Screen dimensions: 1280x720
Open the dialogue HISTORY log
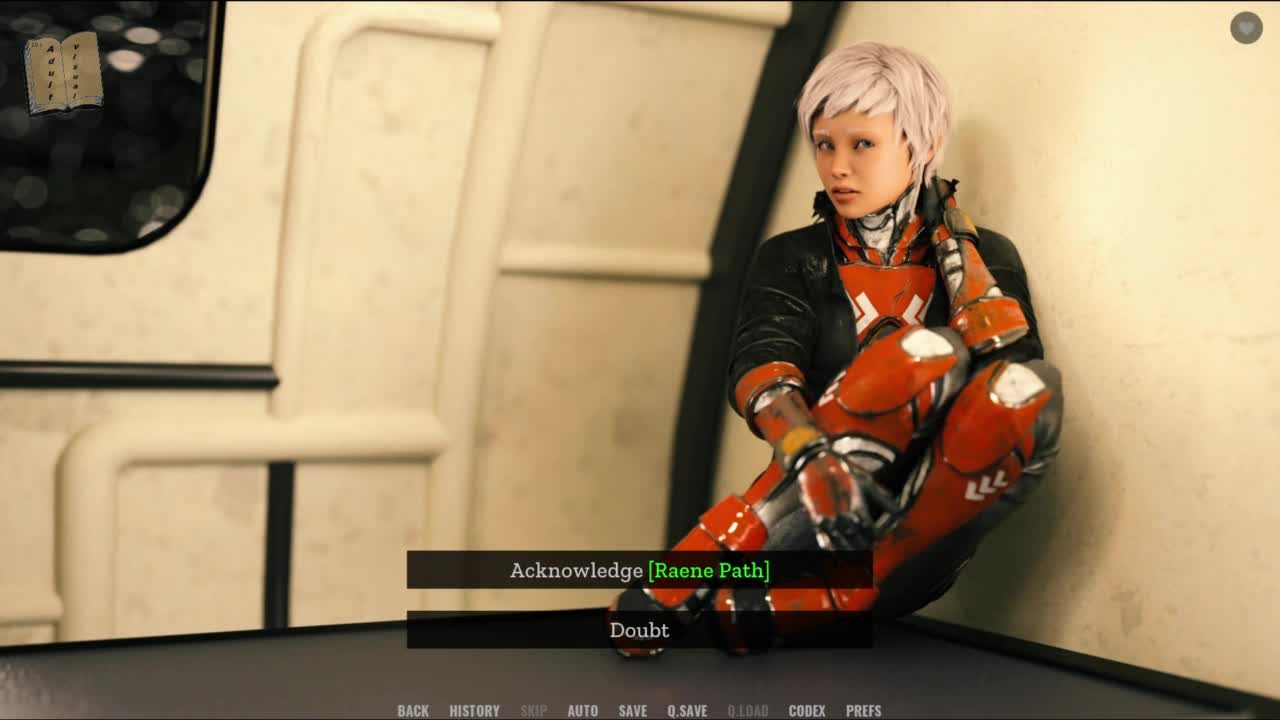[474, 711]
